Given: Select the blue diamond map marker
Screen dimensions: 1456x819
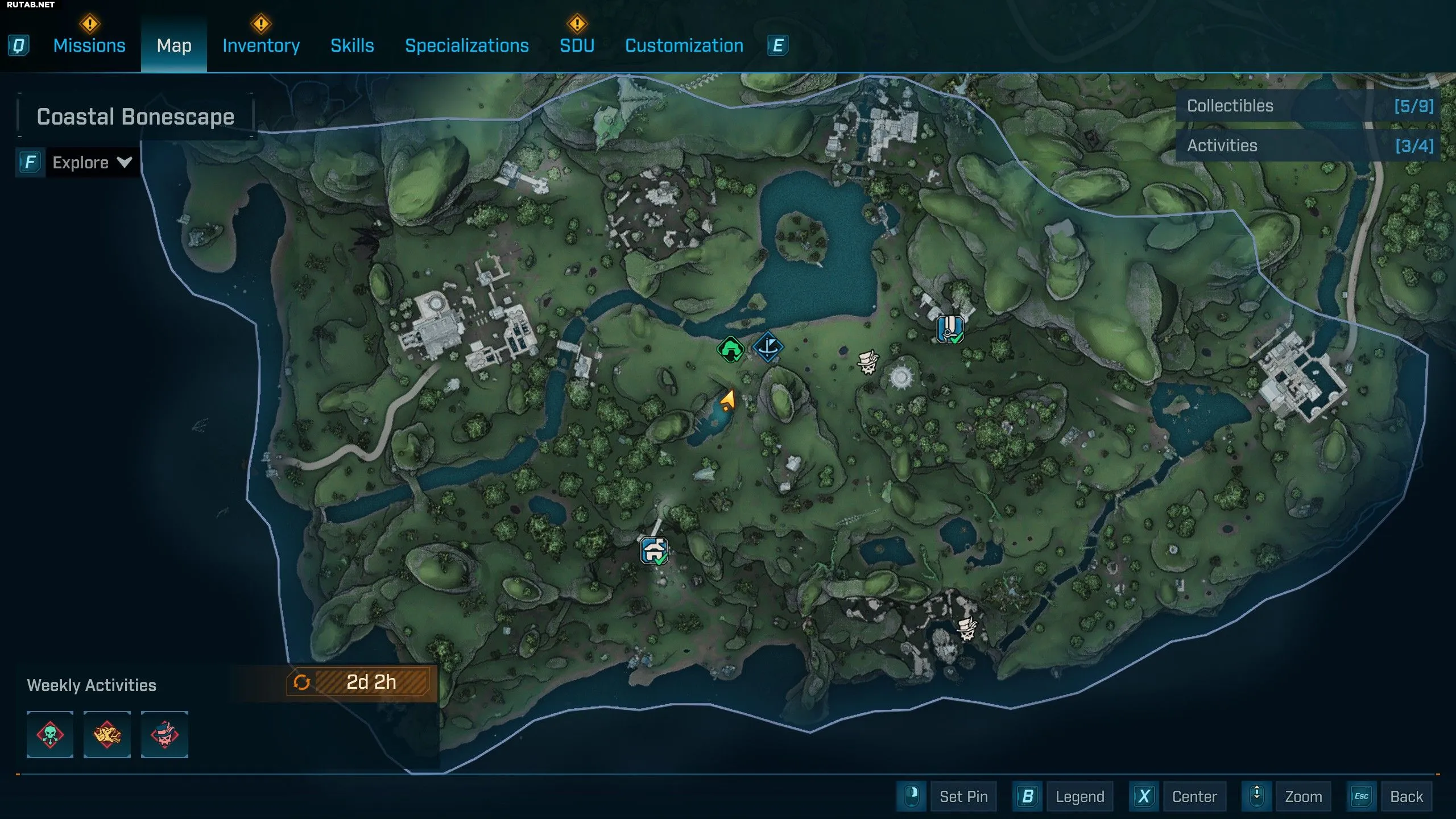Looking at the screenshot, I should (768, 346).
